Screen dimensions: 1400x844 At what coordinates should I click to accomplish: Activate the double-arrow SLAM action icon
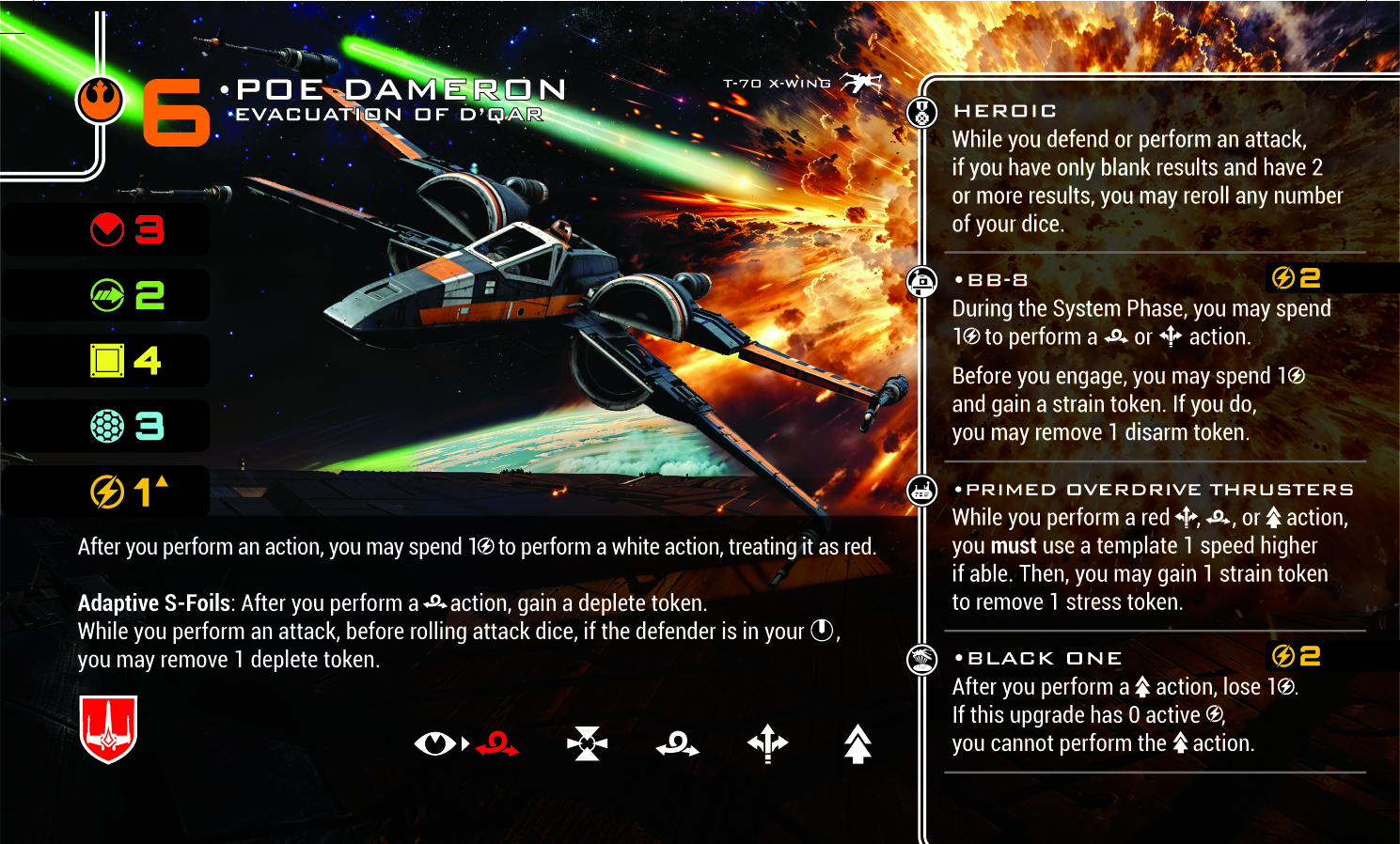point(857,743)
